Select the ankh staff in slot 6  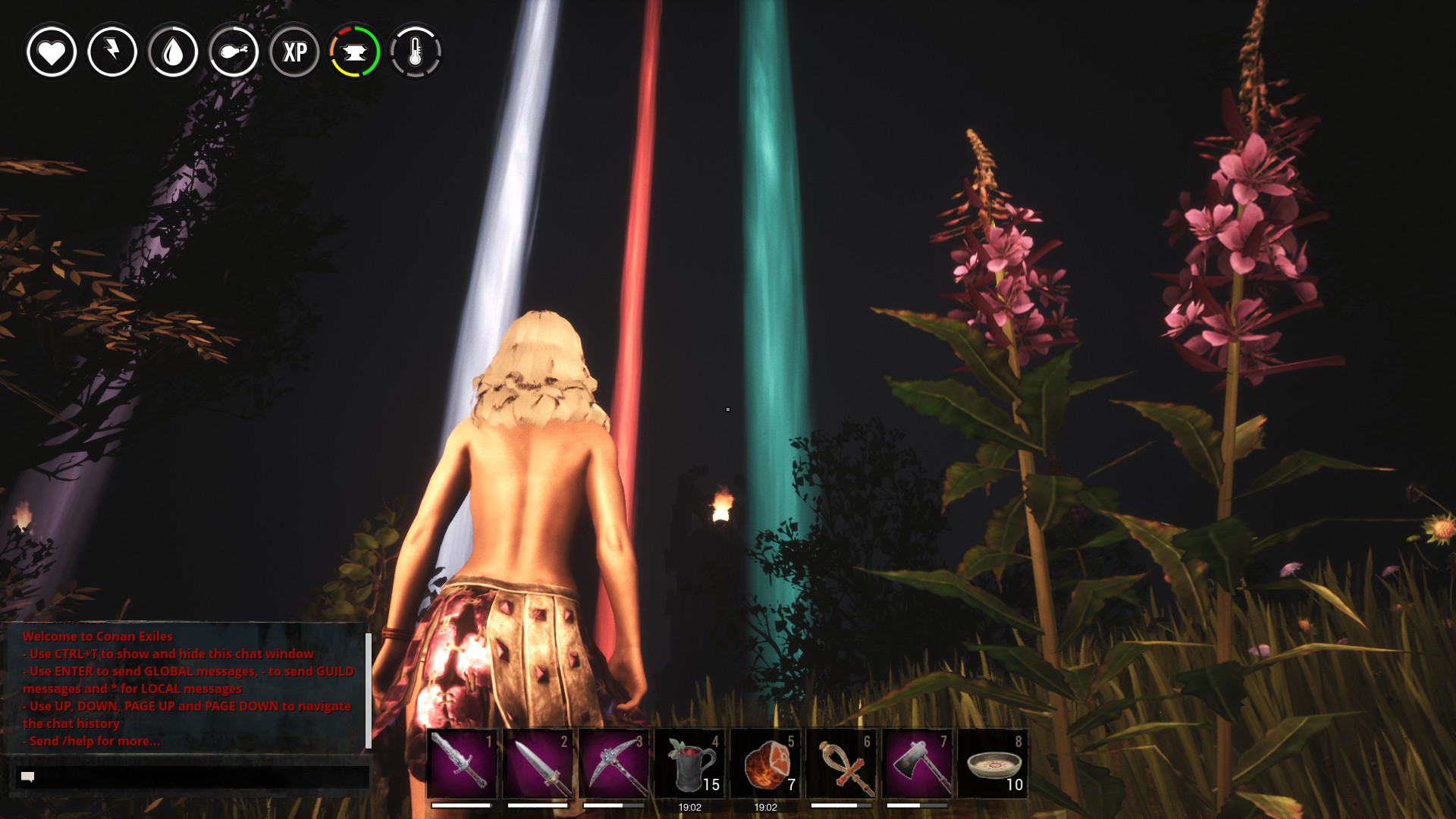click(841, 764)
